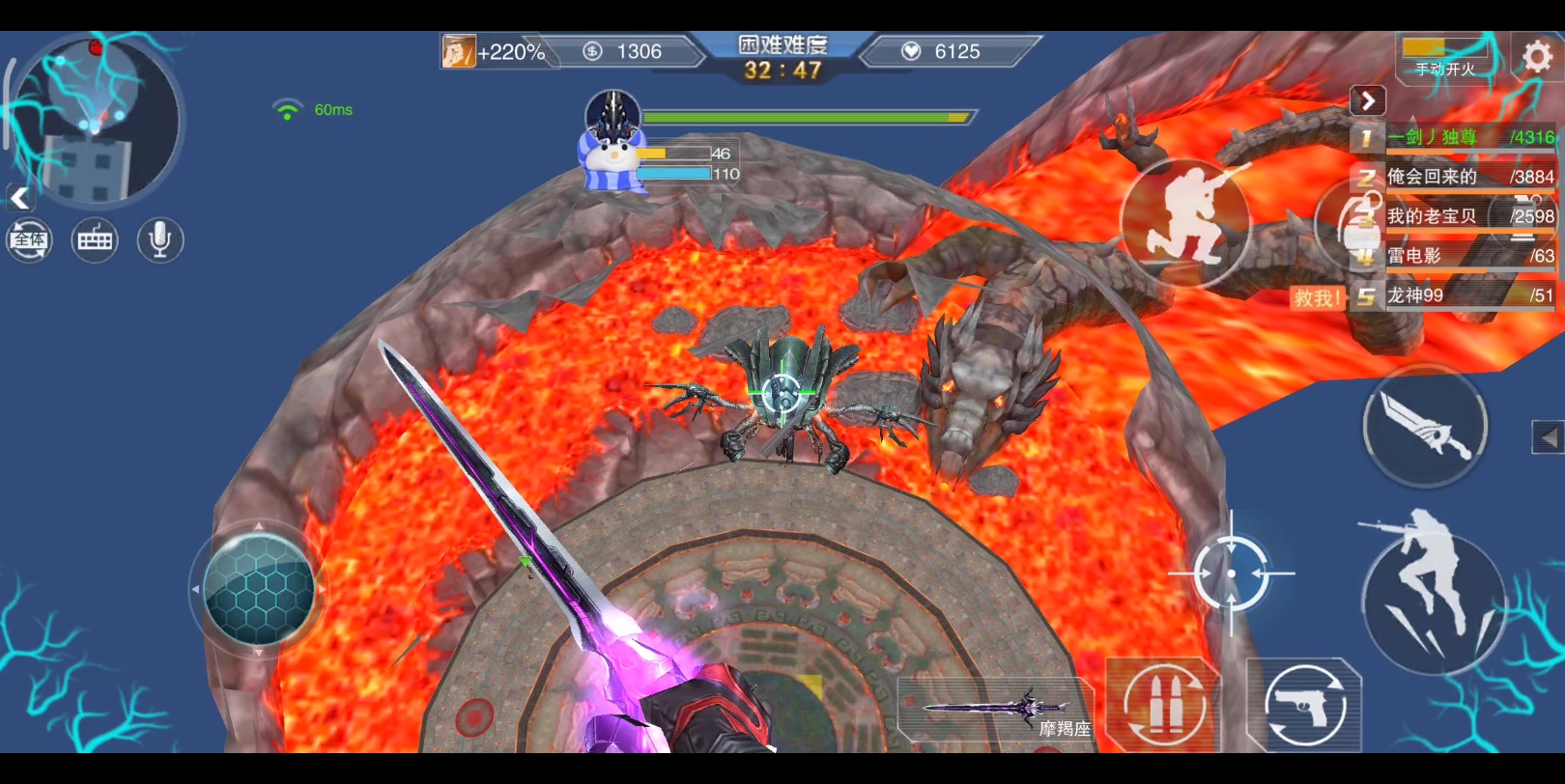Tap the +220% bonus portrait icon
Screen dimensions: 1565x784
[x=459, y=51]
